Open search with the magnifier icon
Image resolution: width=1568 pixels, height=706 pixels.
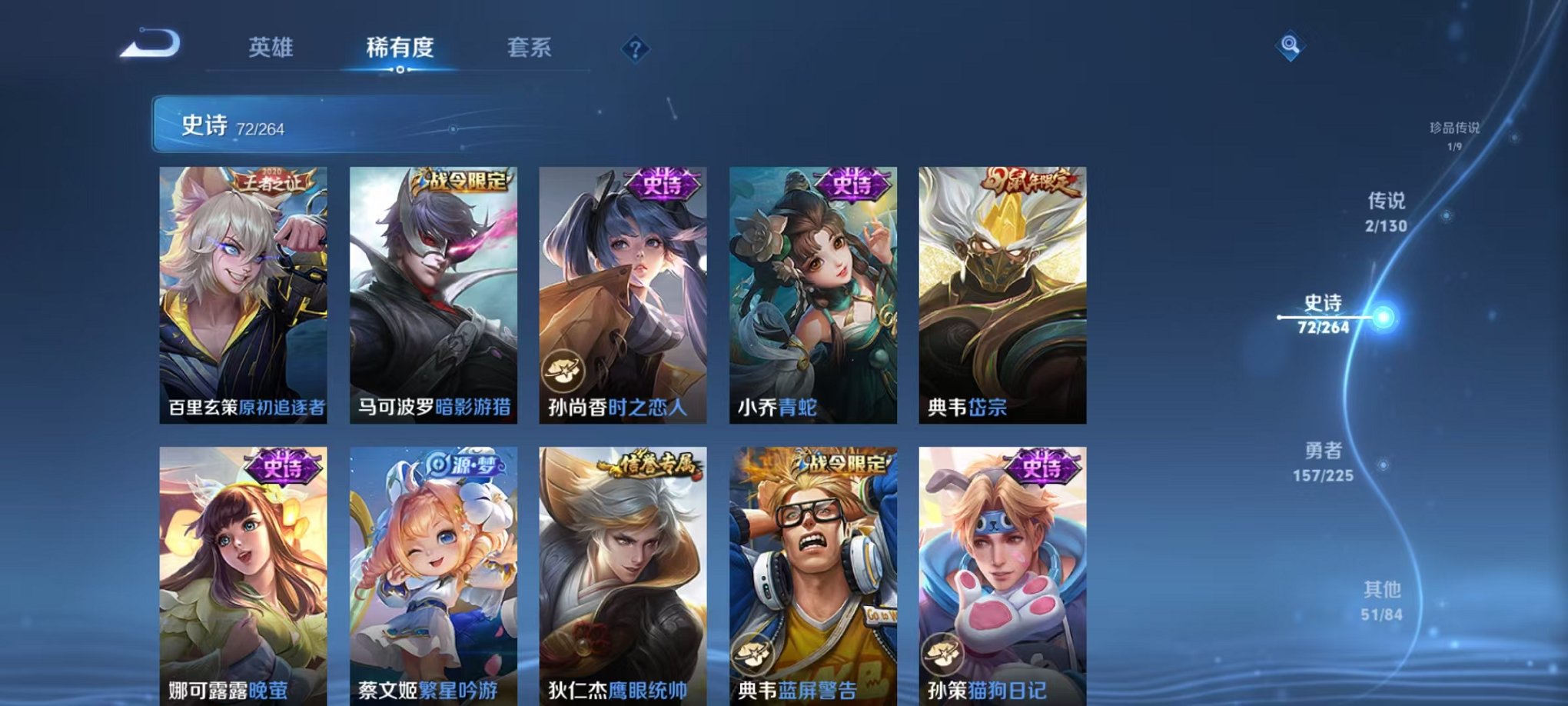[1290, 46]
